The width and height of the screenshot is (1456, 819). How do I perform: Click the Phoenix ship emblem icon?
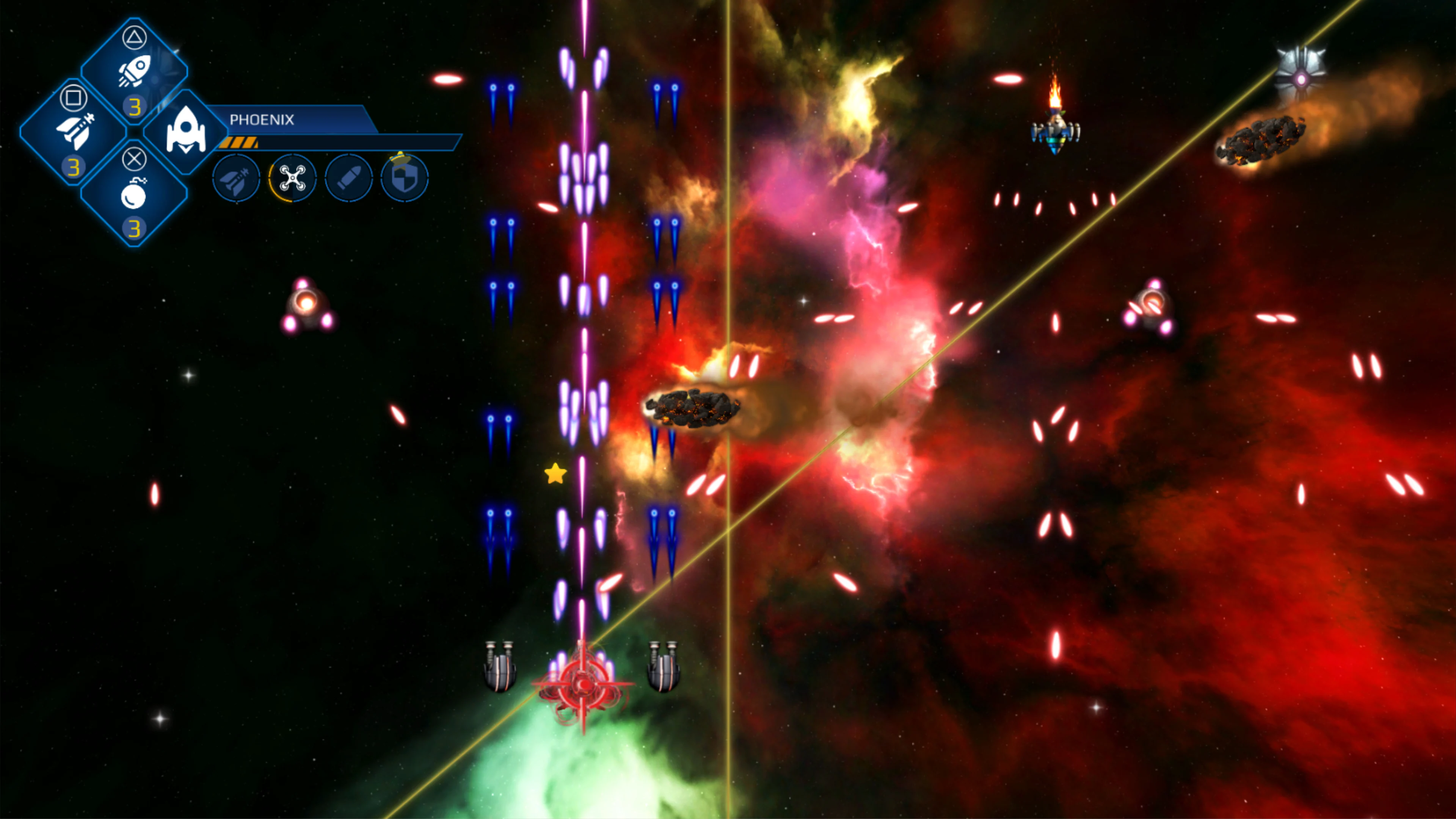point(188,131)
